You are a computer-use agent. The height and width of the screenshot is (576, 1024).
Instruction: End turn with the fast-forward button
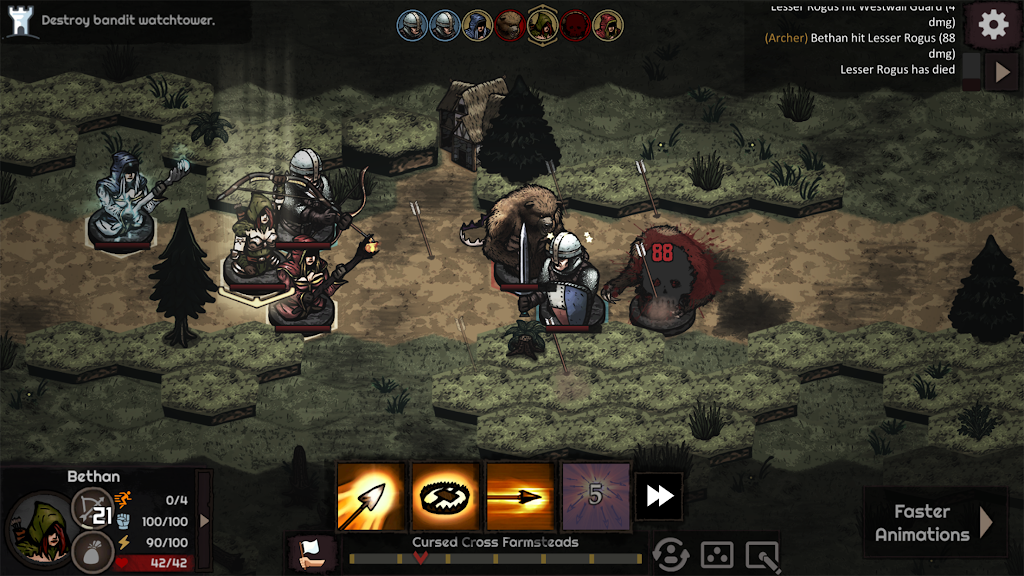tap(659, 496)
